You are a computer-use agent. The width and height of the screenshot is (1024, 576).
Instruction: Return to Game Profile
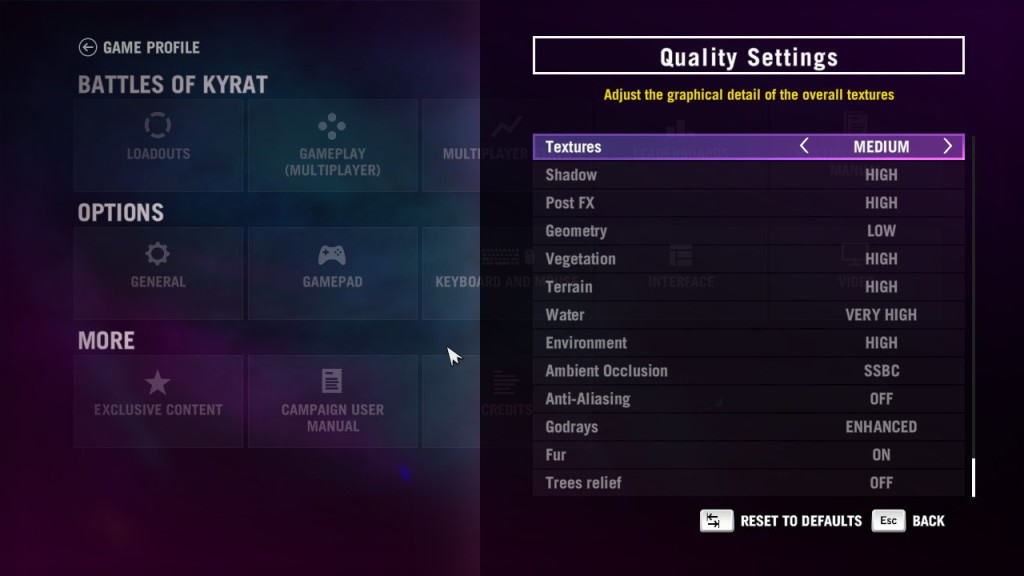tap(139, 47)
